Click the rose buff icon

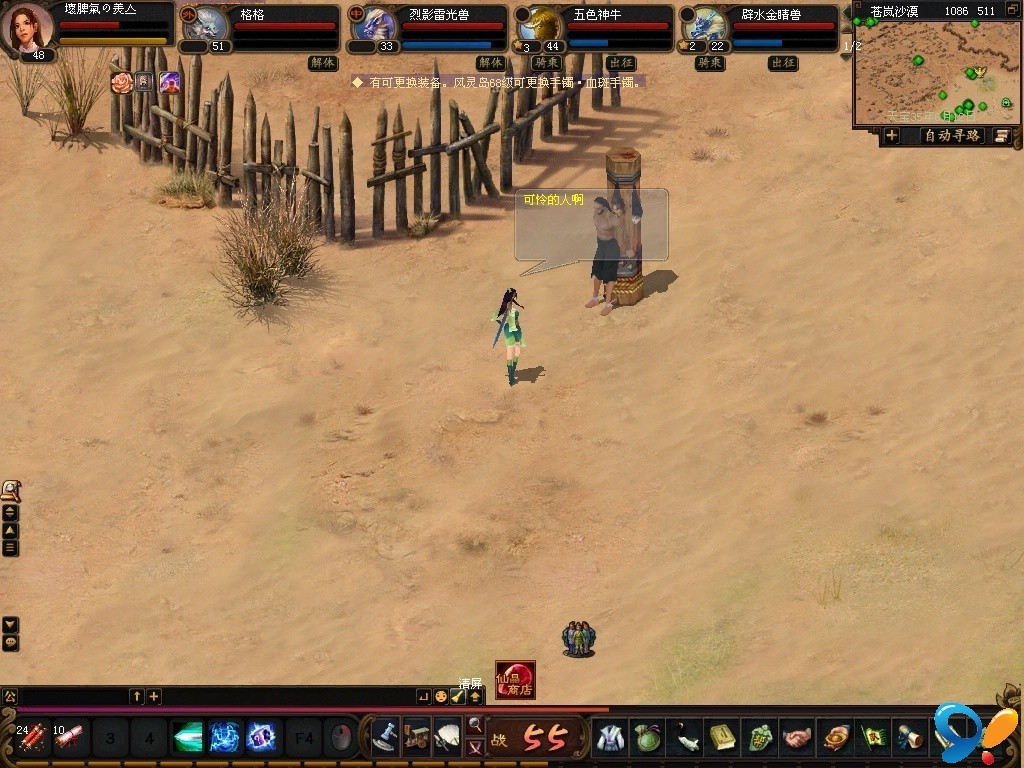(x=122, y=82)
